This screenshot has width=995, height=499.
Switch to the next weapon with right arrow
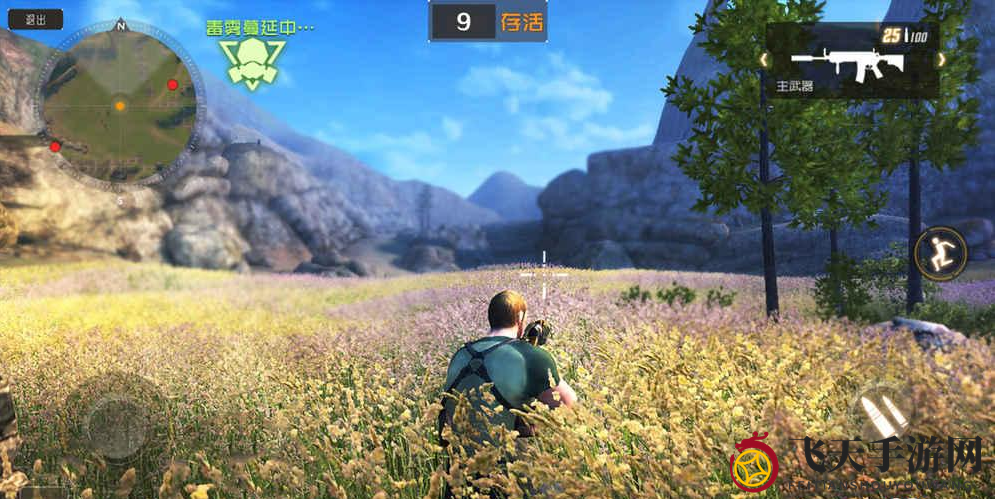[x=940, y=60]
